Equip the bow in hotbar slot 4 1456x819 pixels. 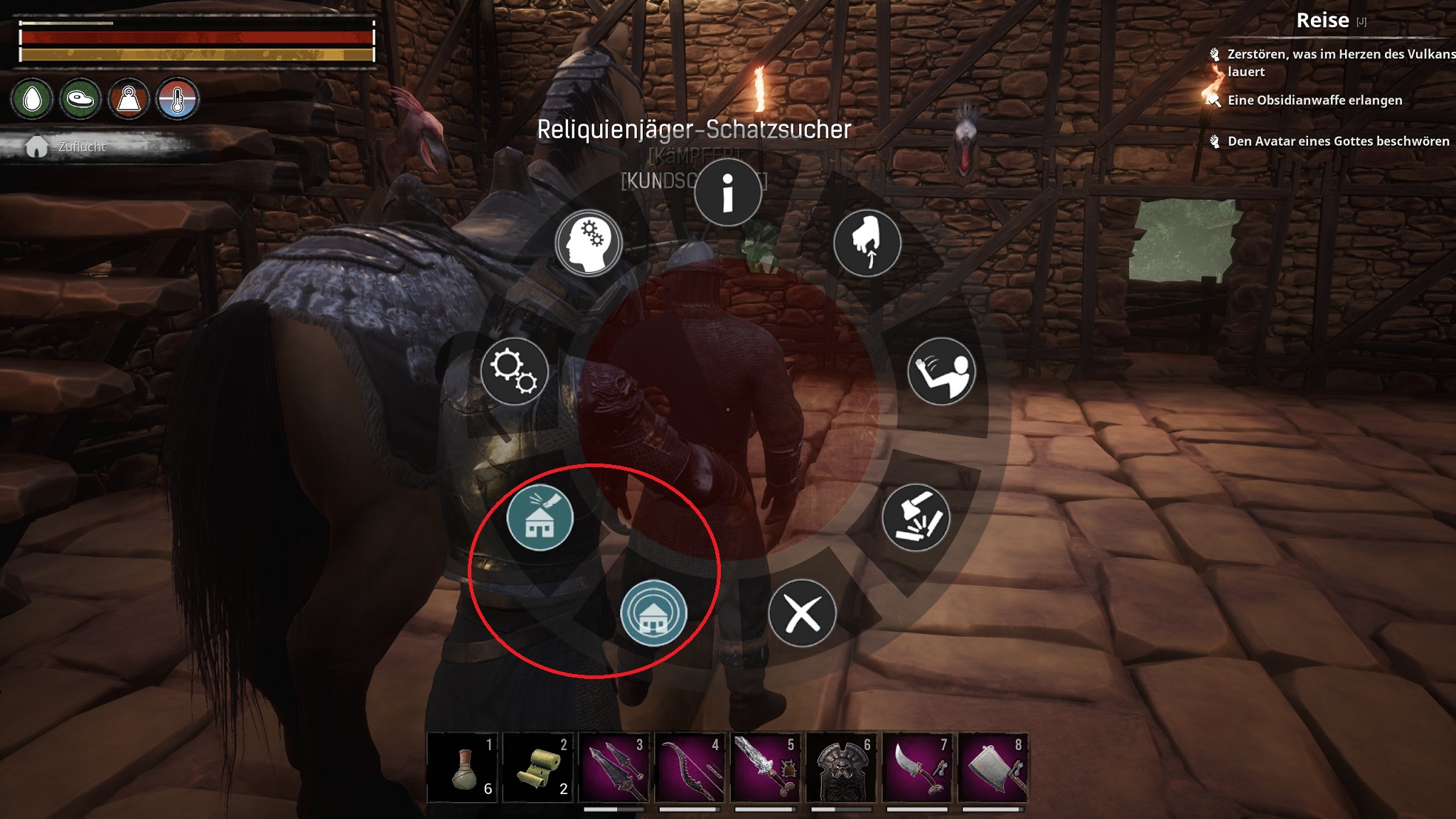coord(690,768)
